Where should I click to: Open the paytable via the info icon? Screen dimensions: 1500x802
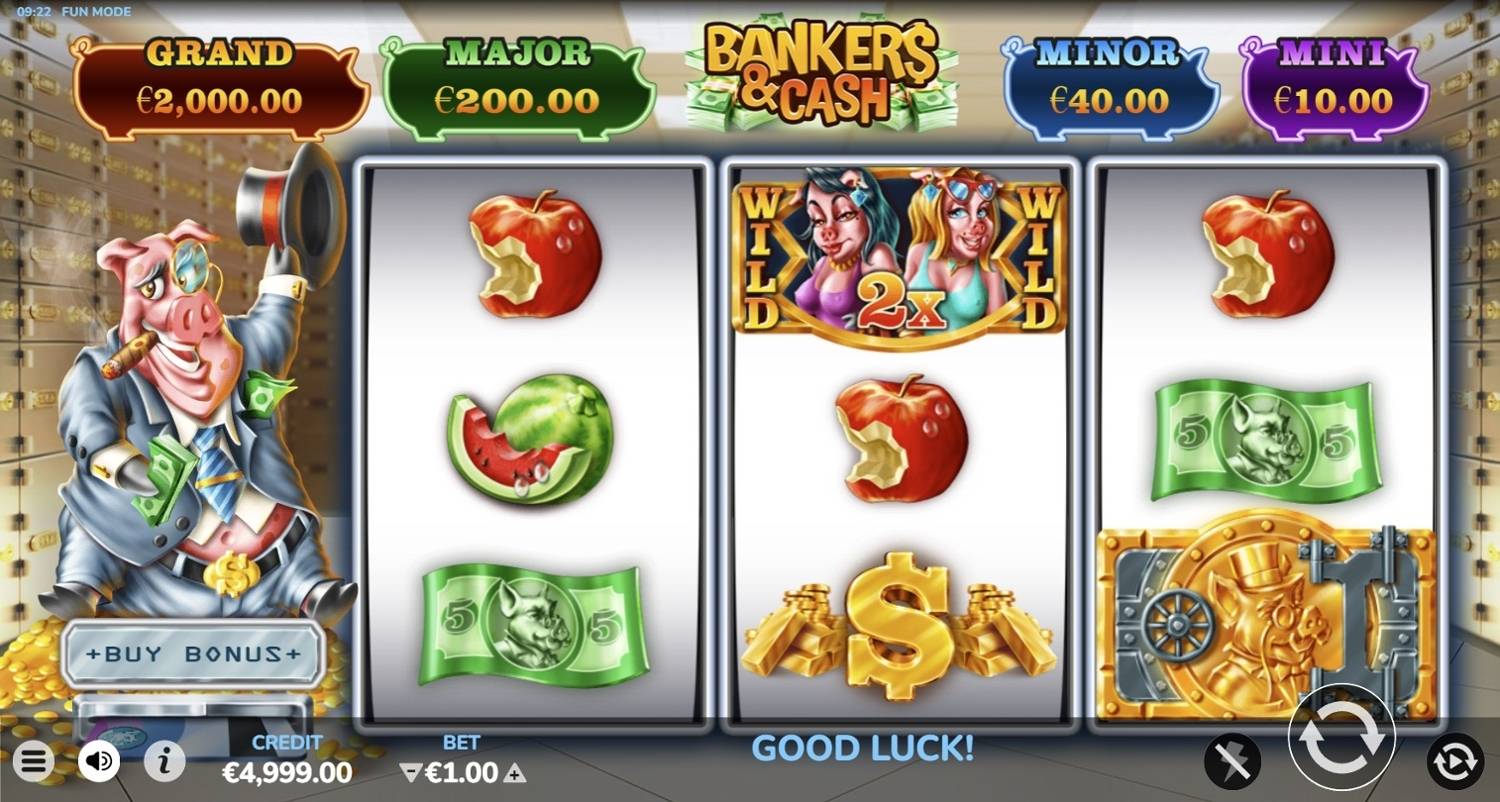pos(167,759)
